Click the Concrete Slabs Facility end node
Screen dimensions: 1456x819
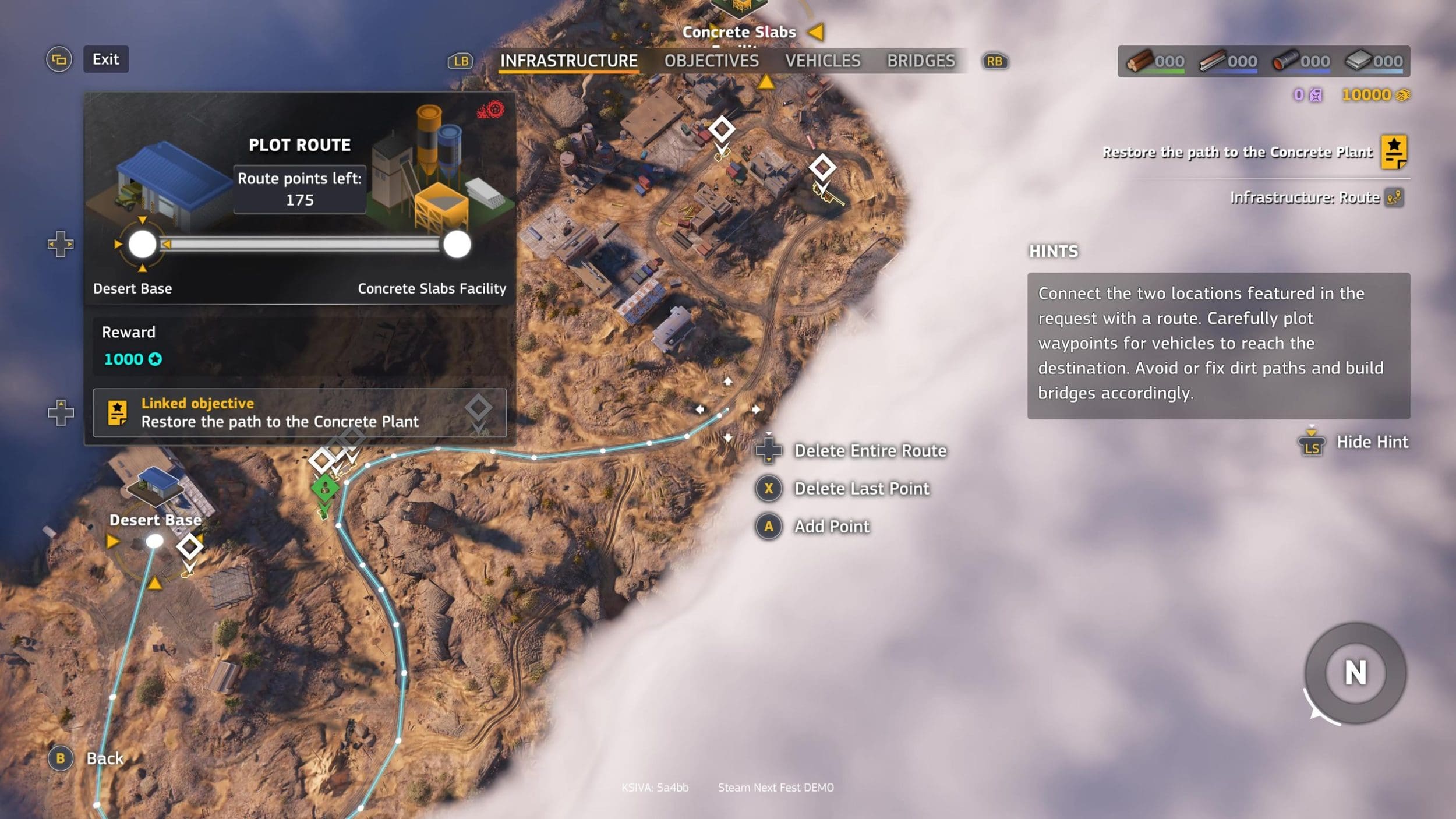pos(457,244)
